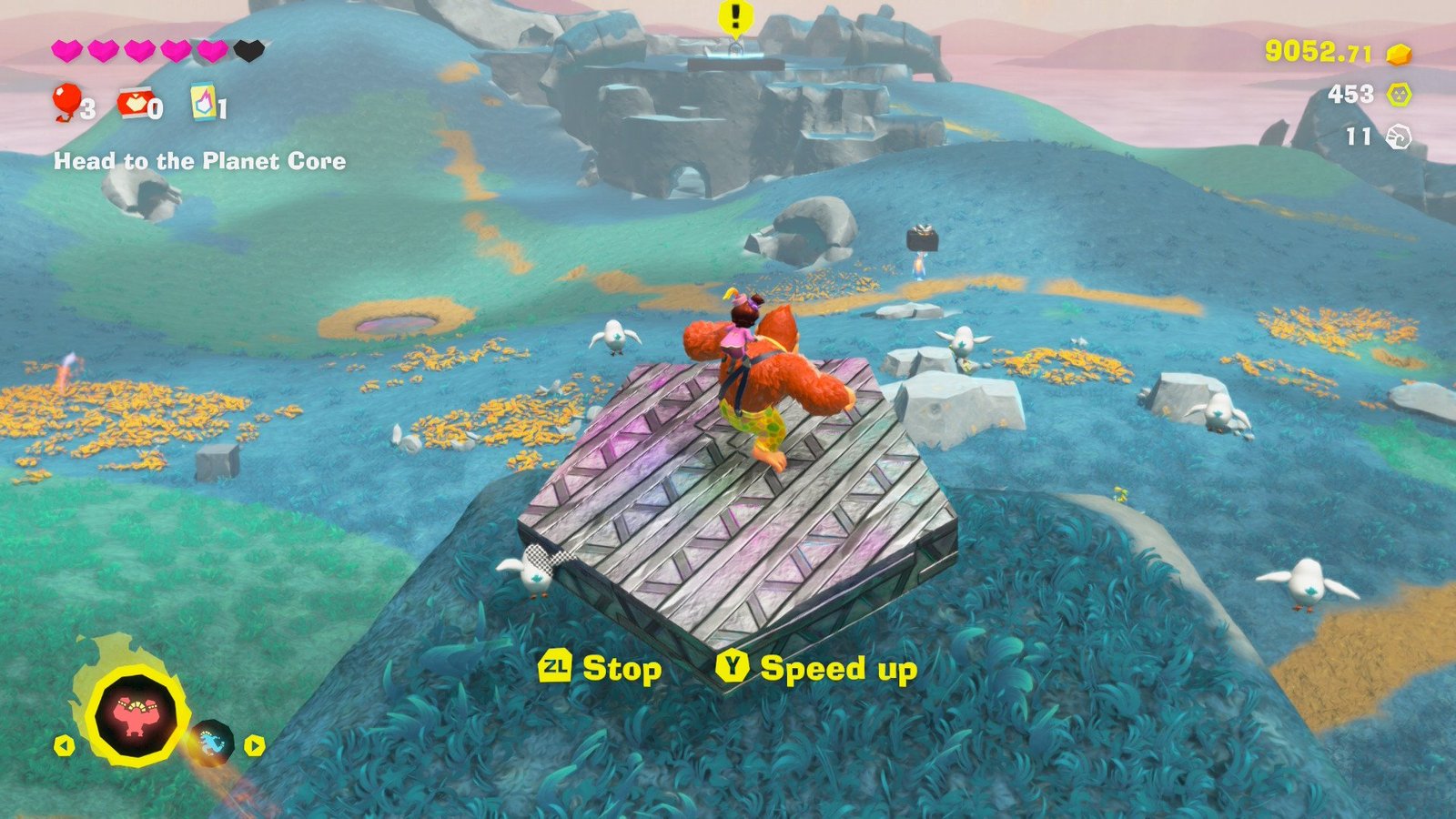The height and width of the screenshot is (819, 1456).
Task: Use the red heart juice can
Action: coord(133,104)
